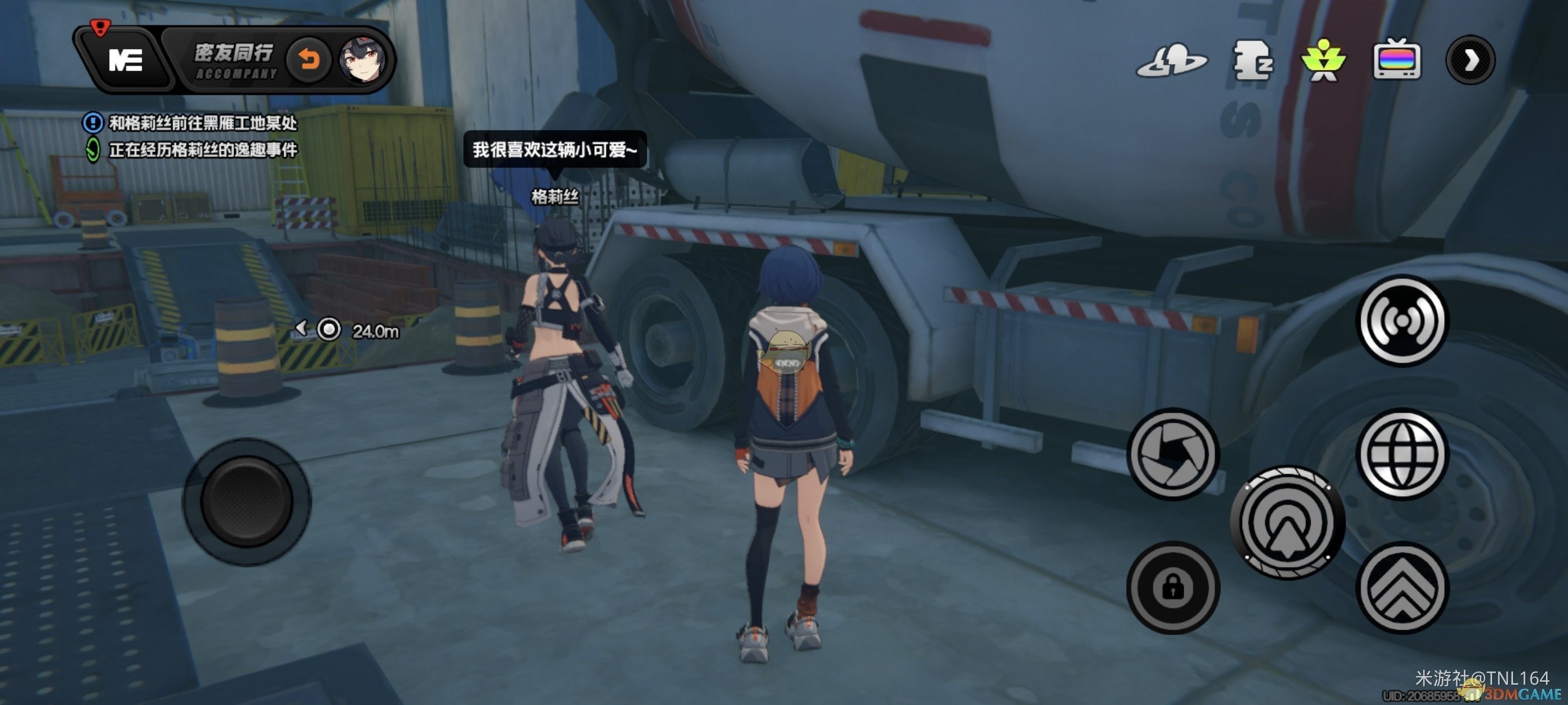The width and height of the screenshot is (1568, 705).
Task: Tap the orange return arrow in Accompany bar
Action: [x=309, y=60]
